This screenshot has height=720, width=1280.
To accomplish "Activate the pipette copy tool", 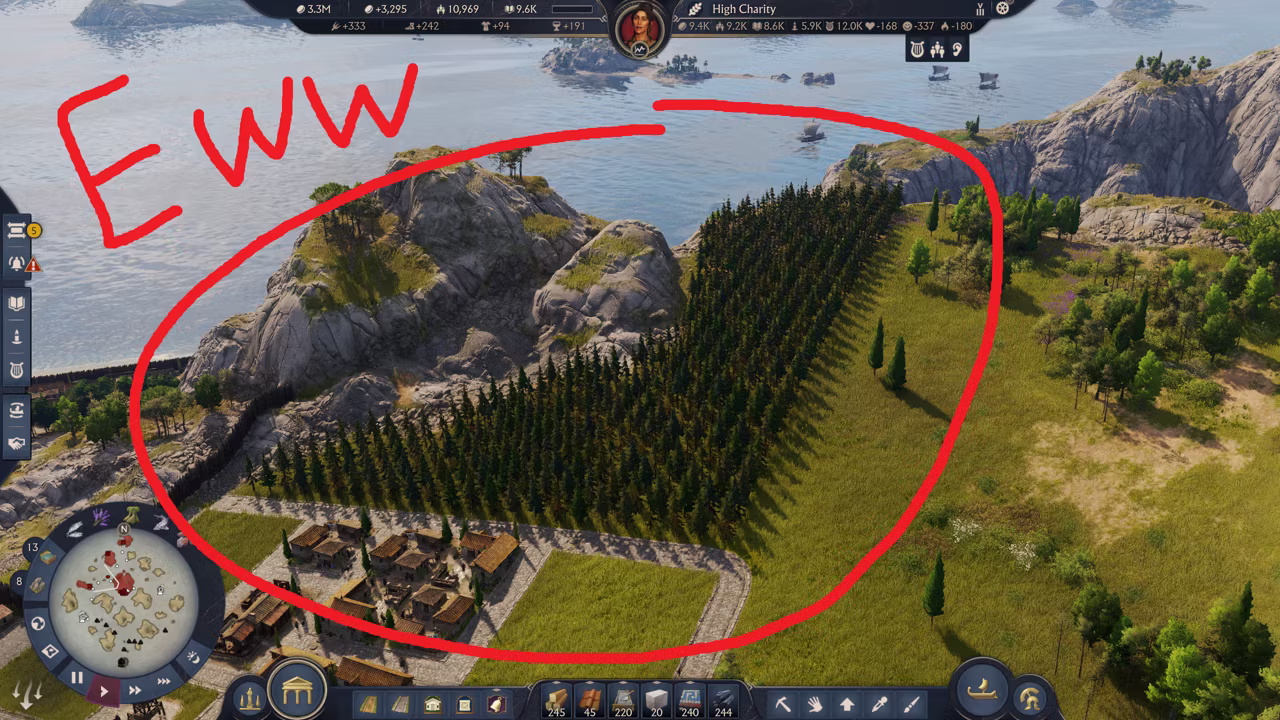I will 879,704.
